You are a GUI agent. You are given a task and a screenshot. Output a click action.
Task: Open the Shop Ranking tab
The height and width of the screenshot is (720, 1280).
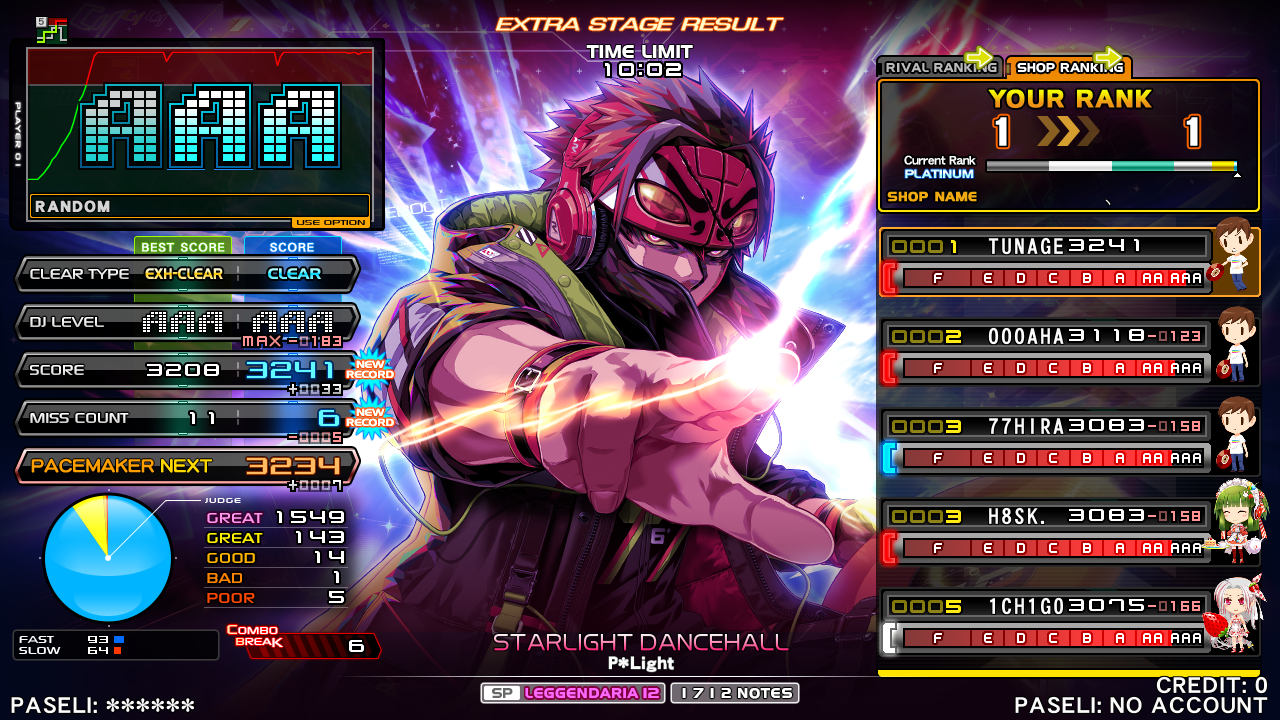coord(1068,68)
